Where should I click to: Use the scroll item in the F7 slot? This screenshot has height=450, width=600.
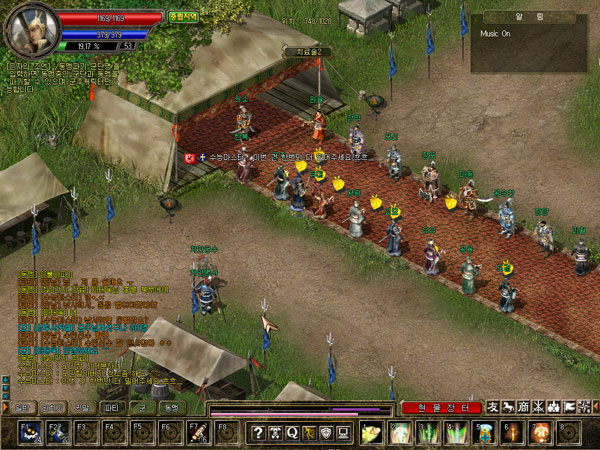[x=198, y=432]
